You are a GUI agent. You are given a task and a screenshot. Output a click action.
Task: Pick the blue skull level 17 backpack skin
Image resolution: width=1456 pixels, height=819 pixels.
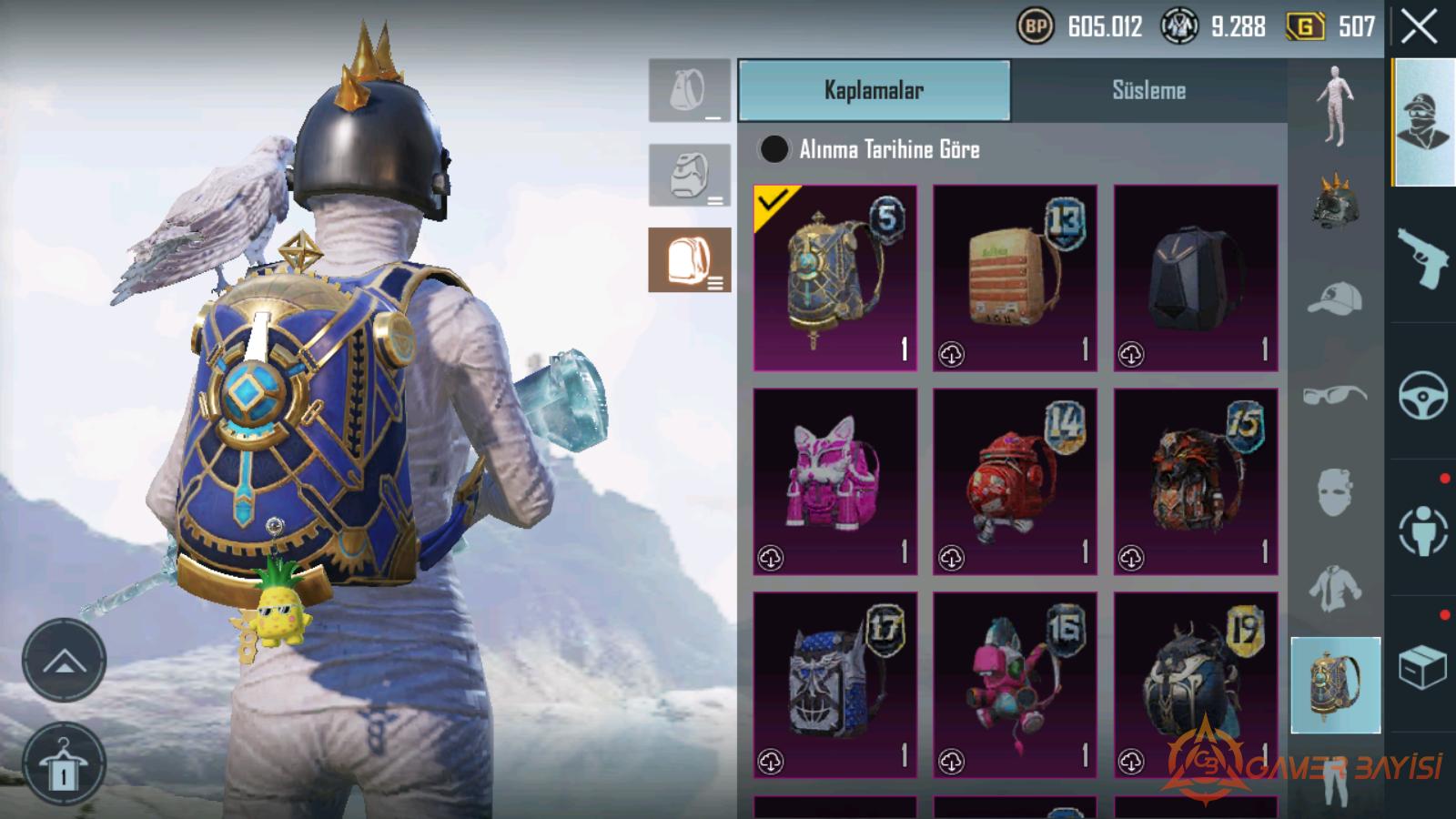(834, 685)
